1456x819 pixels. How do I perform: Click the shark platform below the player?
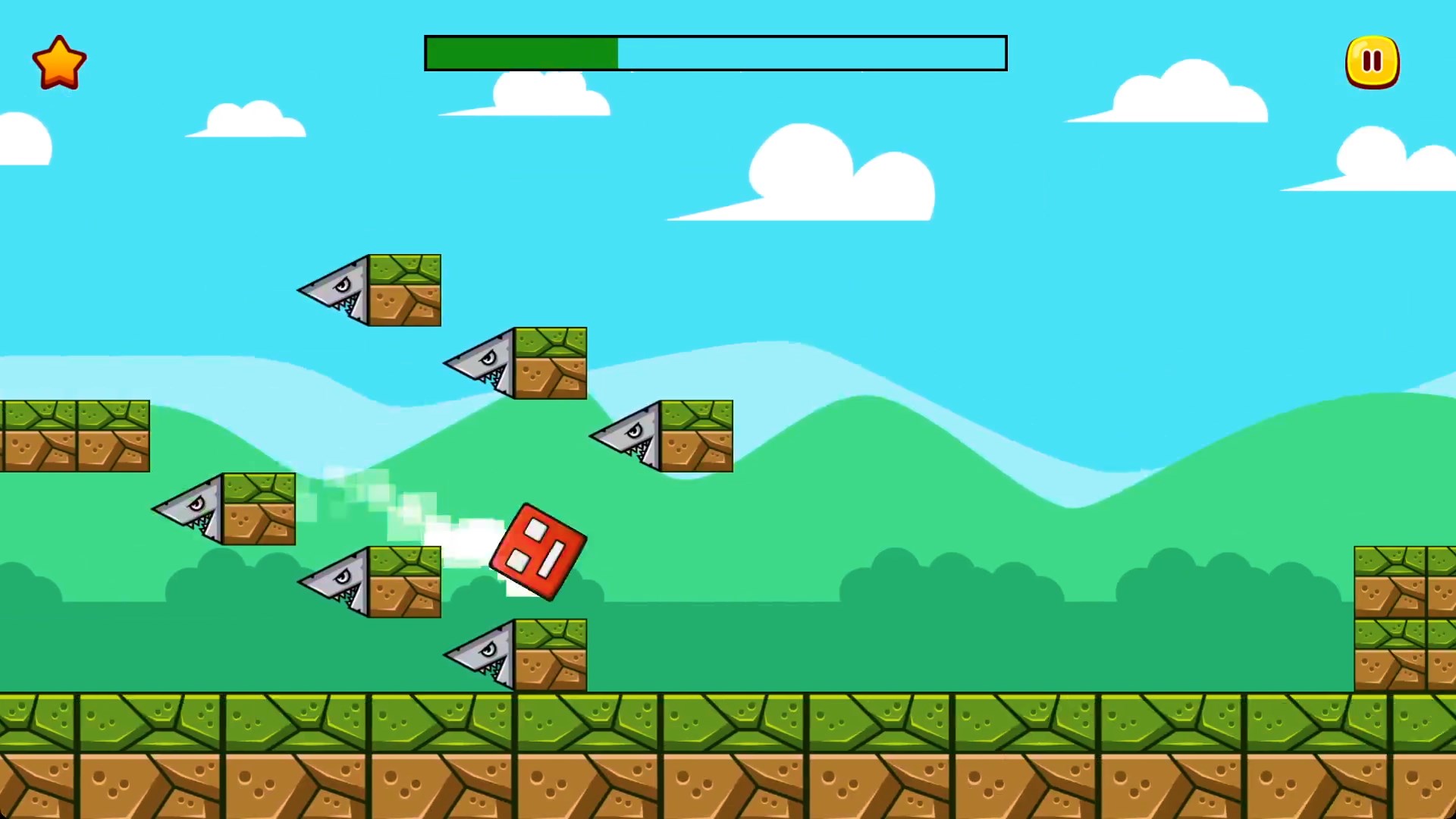(x=368, y=580)
